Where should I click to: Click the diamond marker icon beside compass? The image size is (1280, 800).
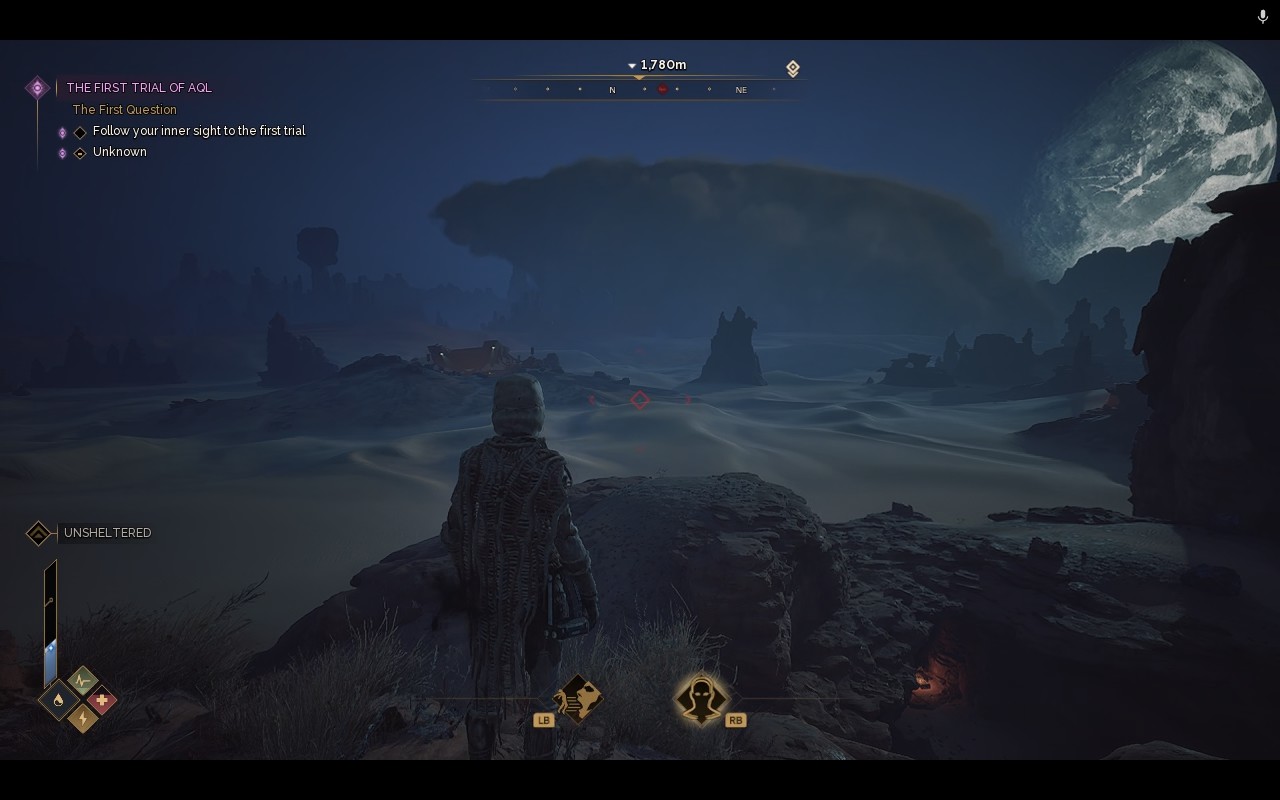[x=792, y=68]
